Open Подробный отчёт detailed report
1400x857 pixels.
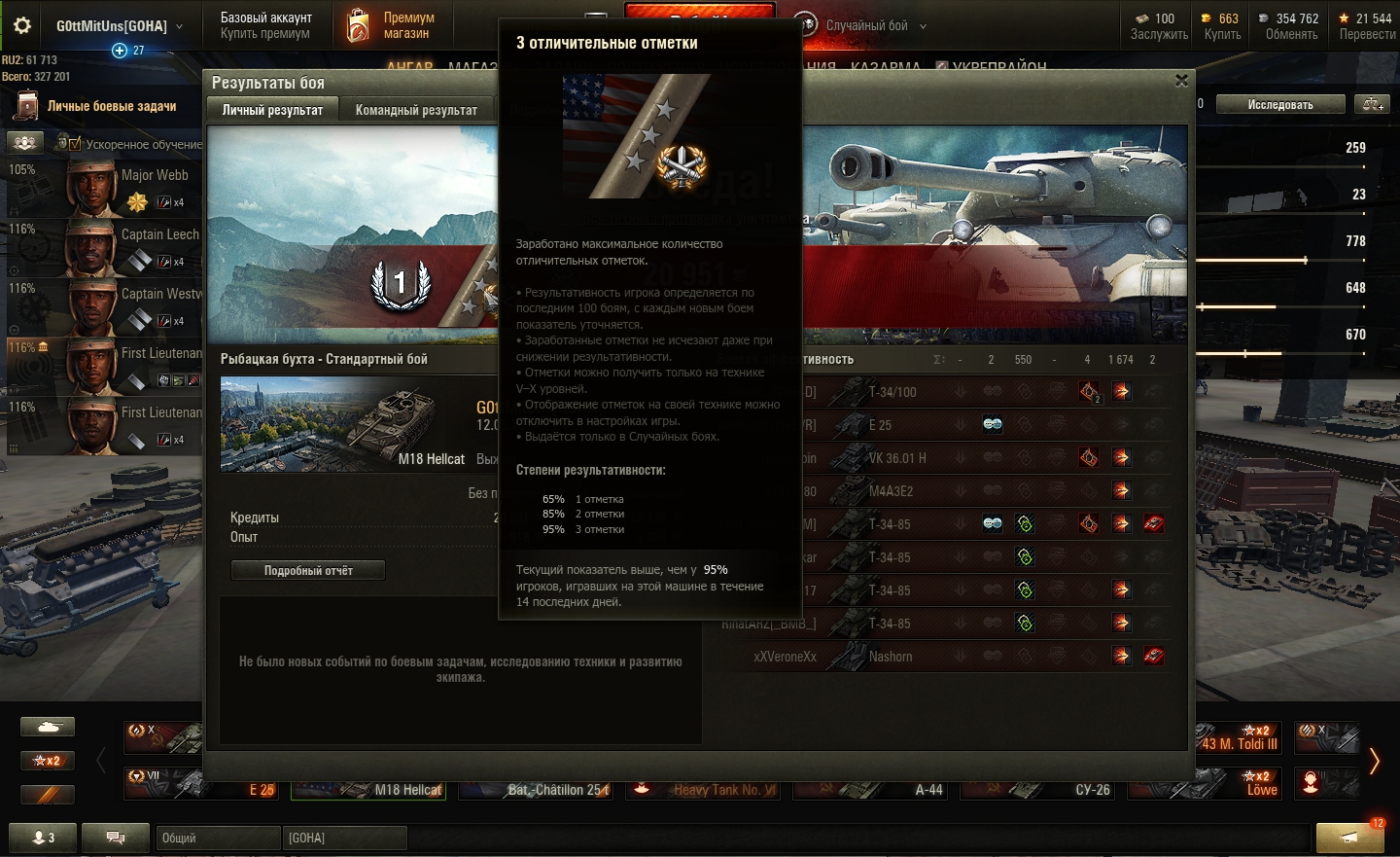tap(308, 570)
